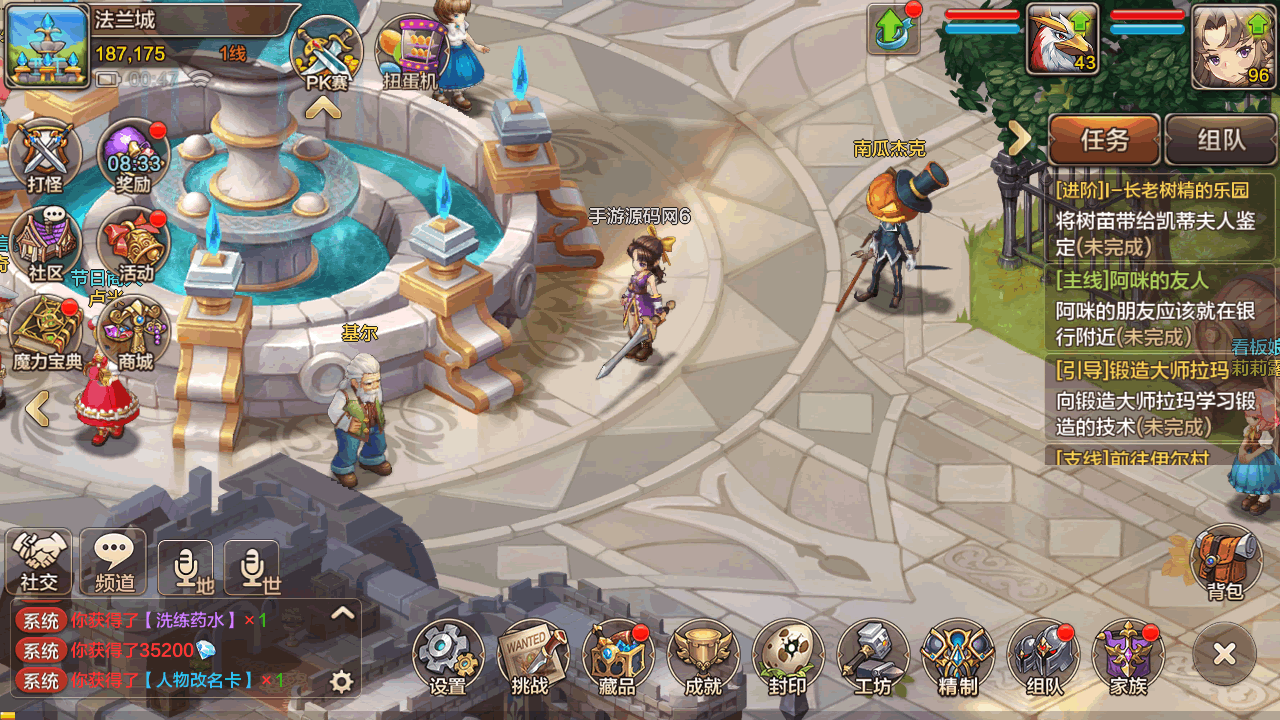Claim the 奖励 timed reward icon

[x=133, y=158]
